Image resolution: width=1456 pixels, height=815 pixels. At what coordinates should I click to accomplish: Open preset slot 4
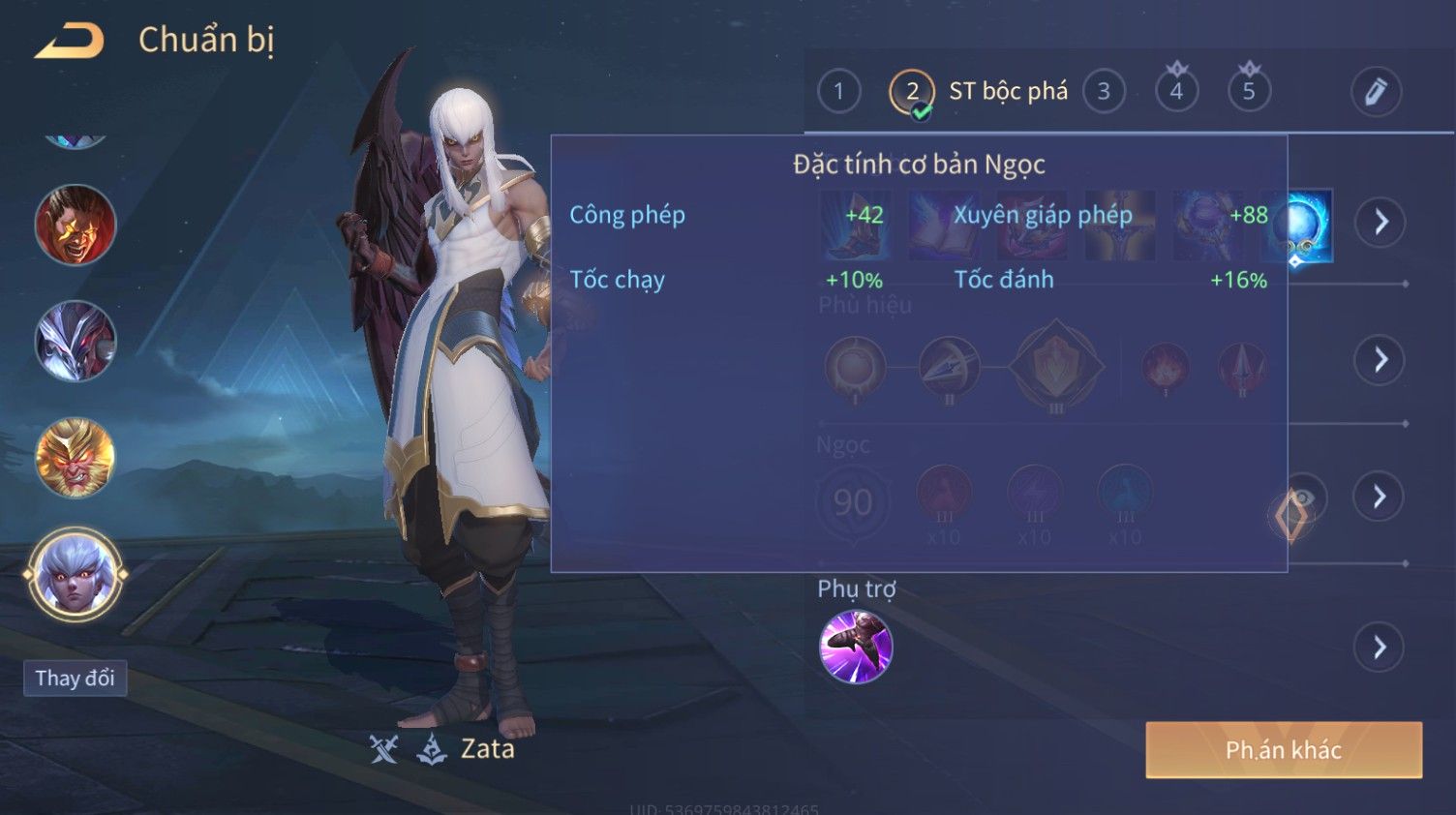pos(1176,92)
